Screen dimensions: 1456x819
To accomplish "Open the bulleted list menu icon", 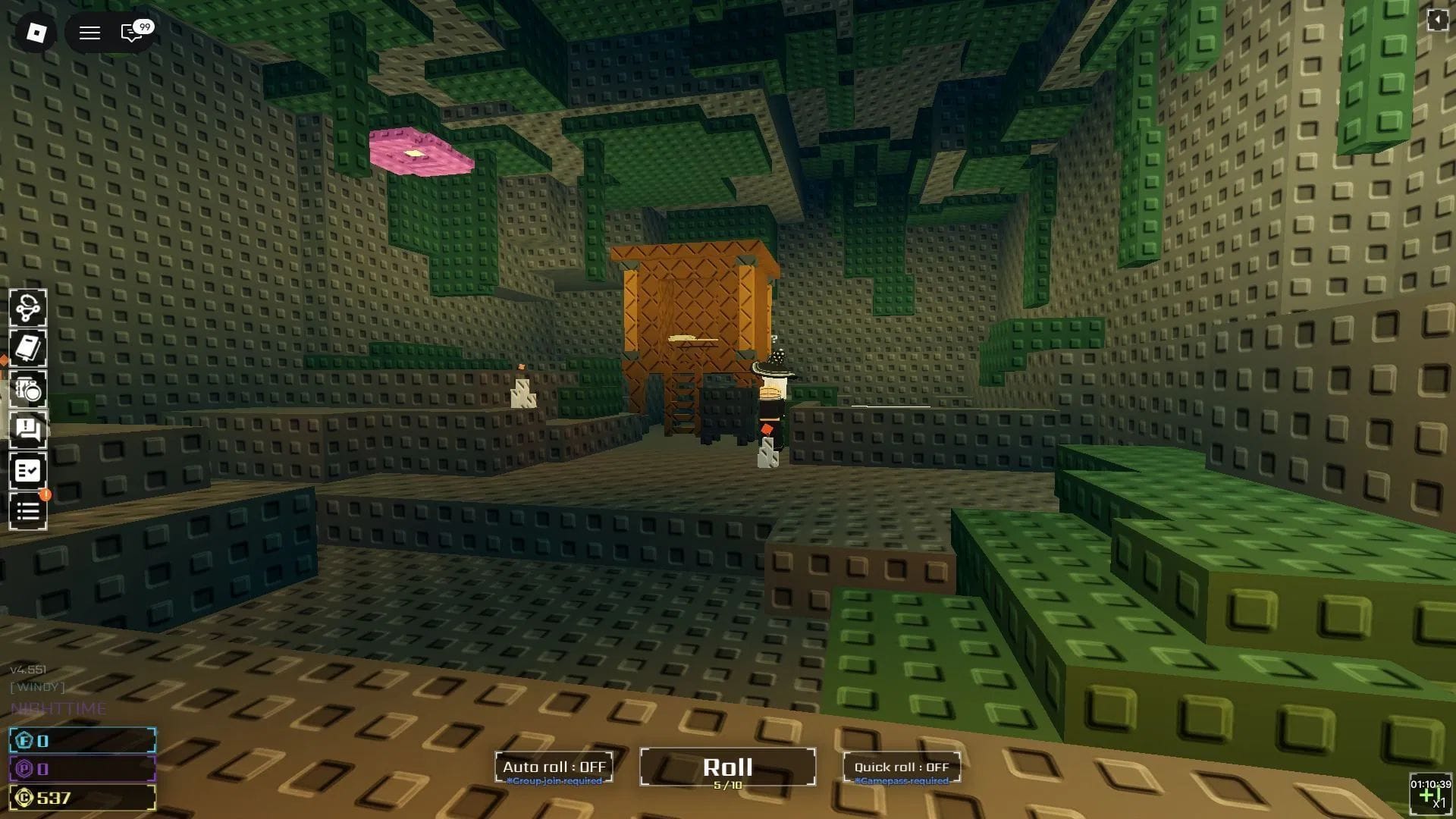I will coord(28,512).
